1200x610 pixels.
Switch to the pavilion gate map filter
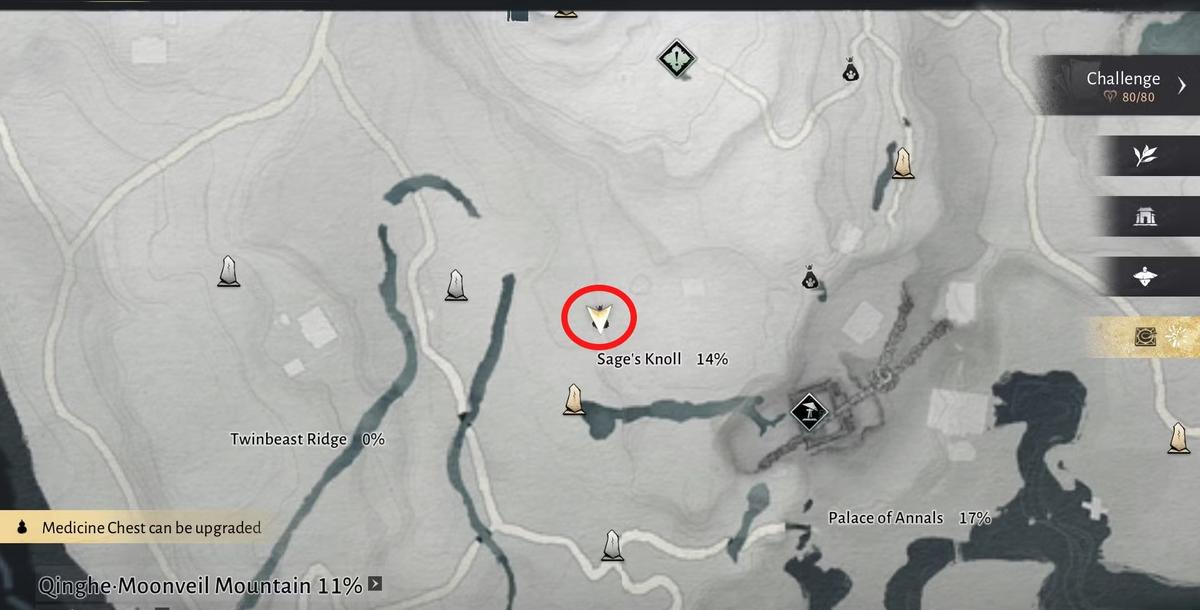click(x=1145, y=216)
